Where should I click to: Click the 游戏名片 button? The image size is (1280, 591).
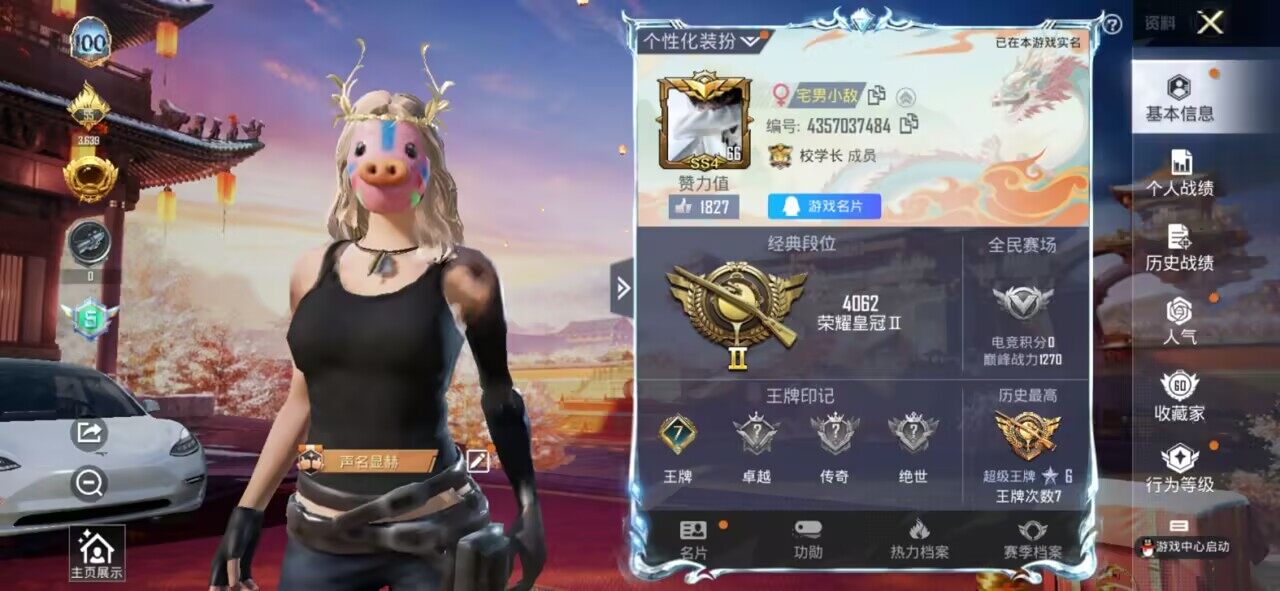coord(824,207)
